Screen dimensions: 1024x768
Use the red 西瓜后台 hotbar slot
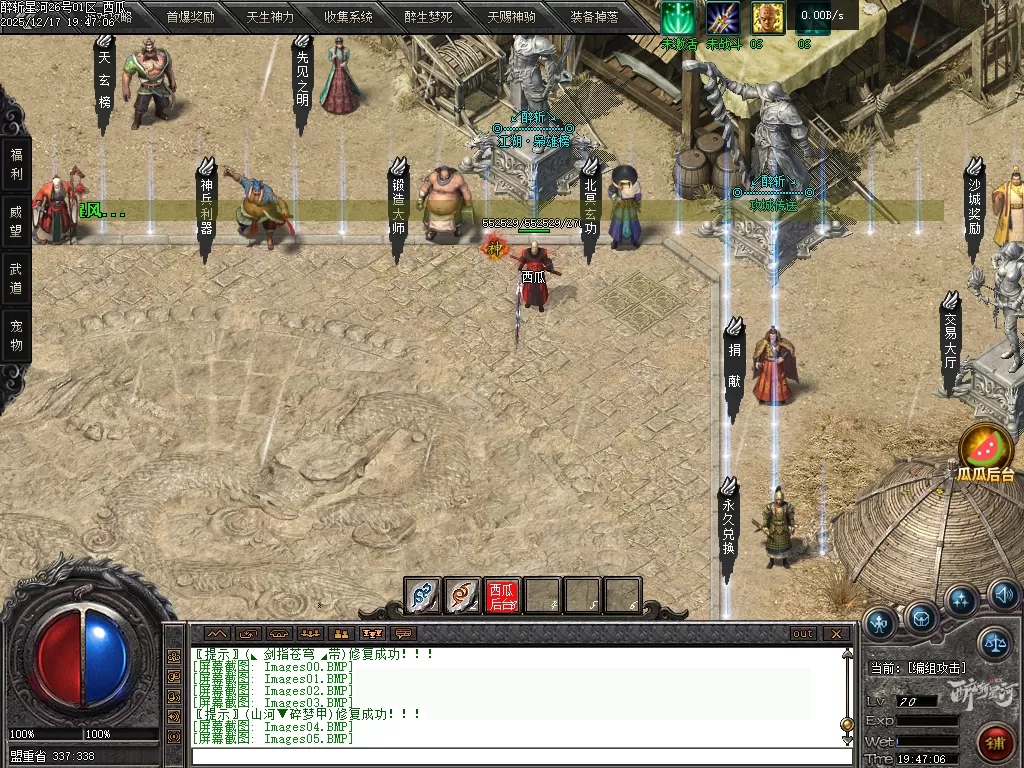click(502, 596)
